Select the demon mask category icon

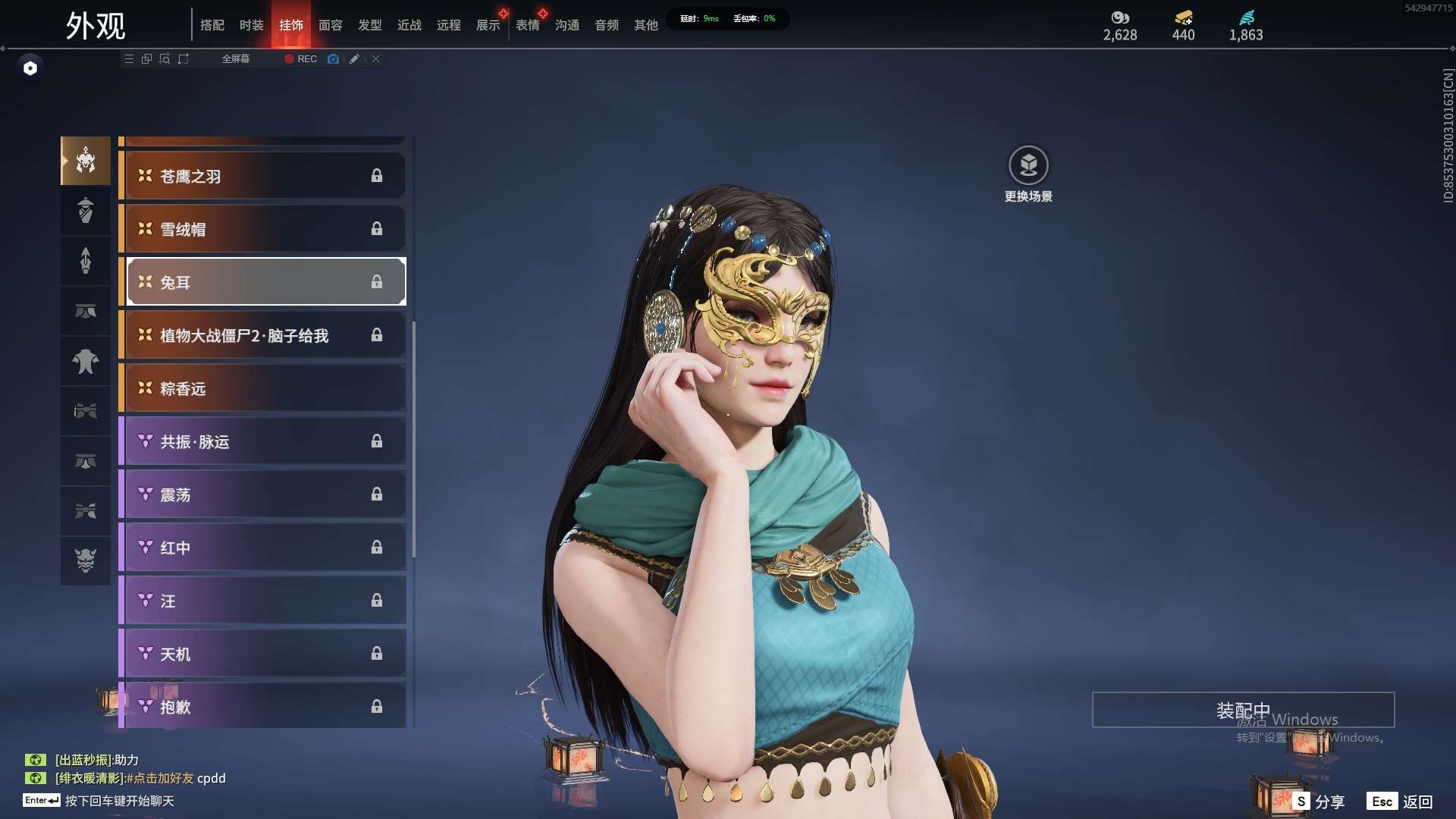(x=86, y=560)
